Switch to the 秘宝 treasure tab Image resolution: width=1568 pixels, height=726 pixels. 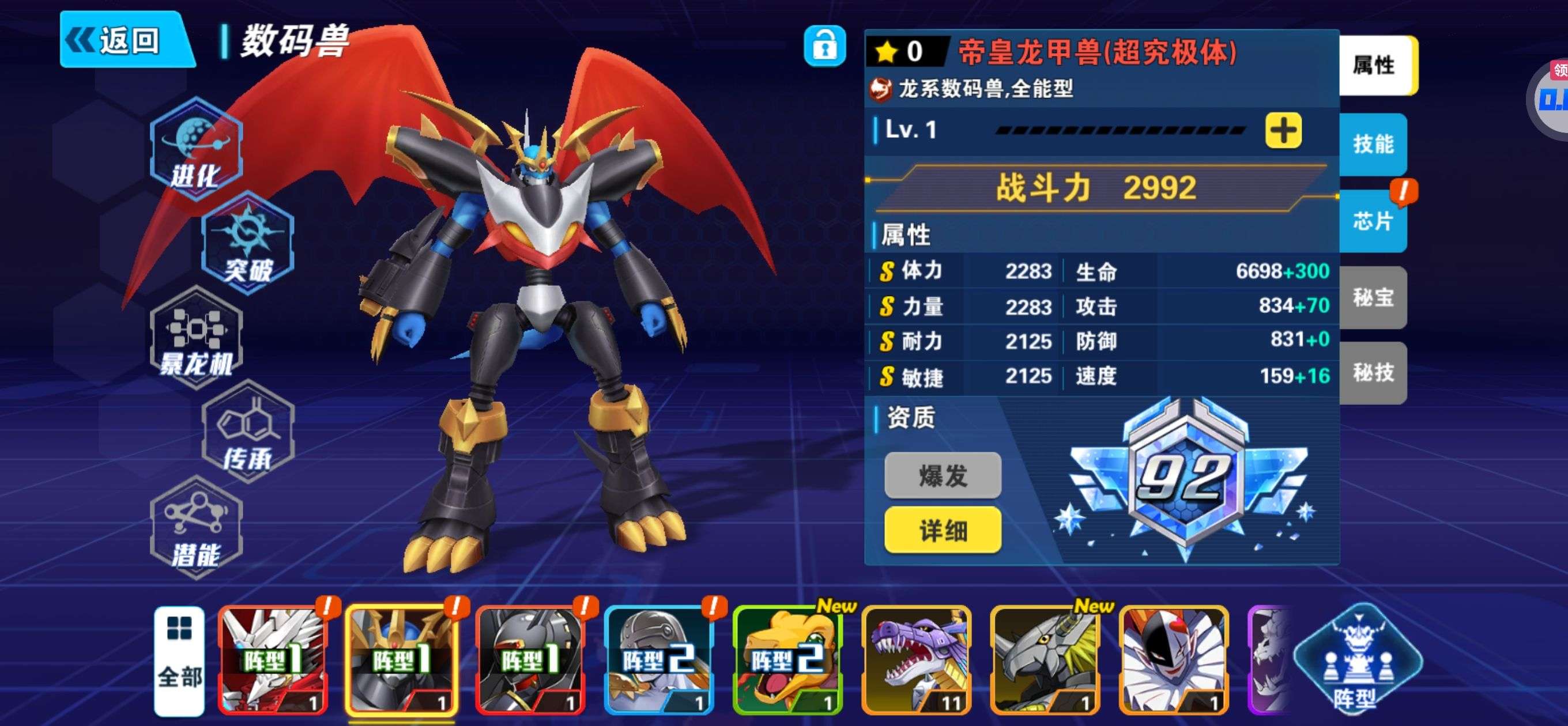[1373, 297]
